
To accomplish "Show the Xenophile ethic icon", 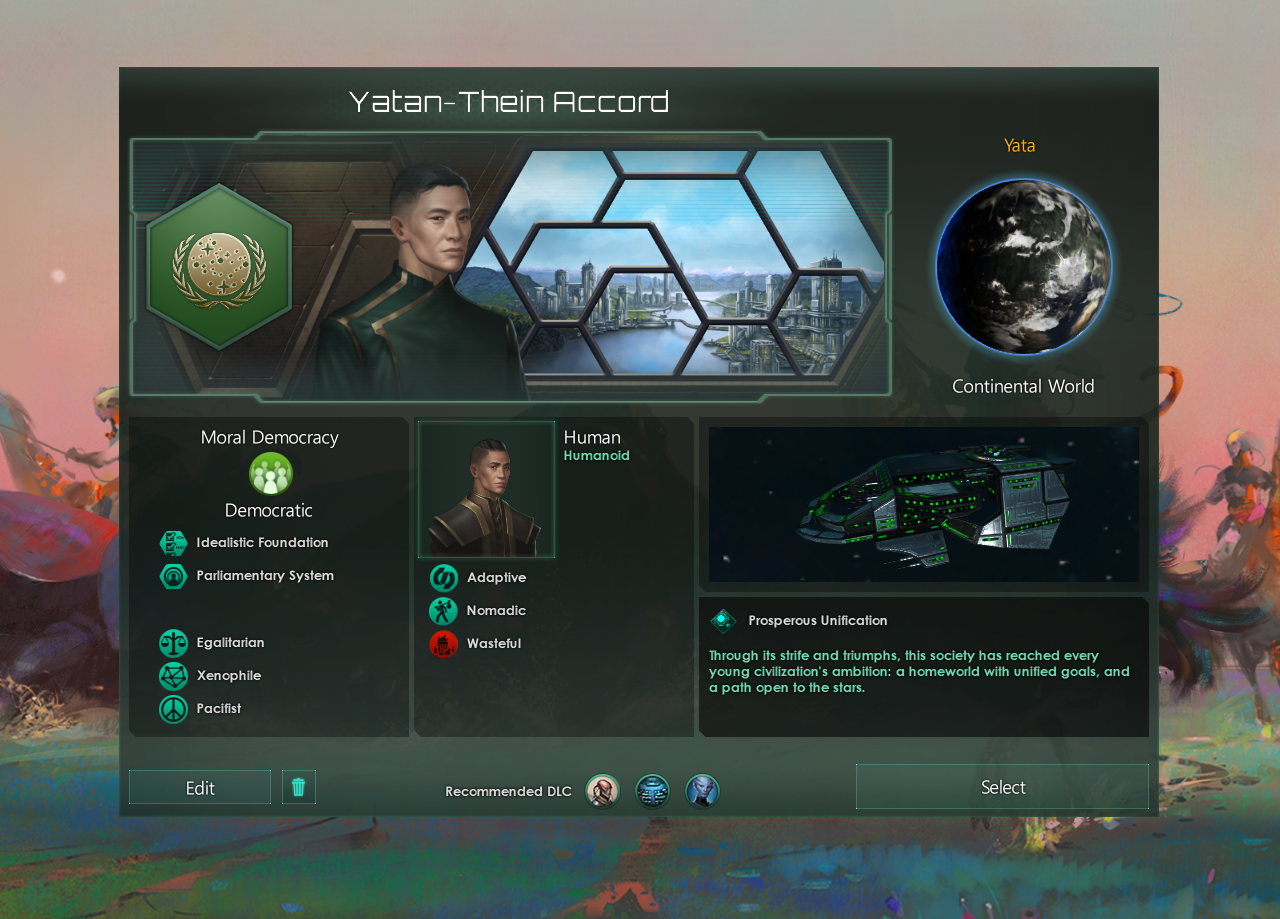I will click(x=174, y=676).
